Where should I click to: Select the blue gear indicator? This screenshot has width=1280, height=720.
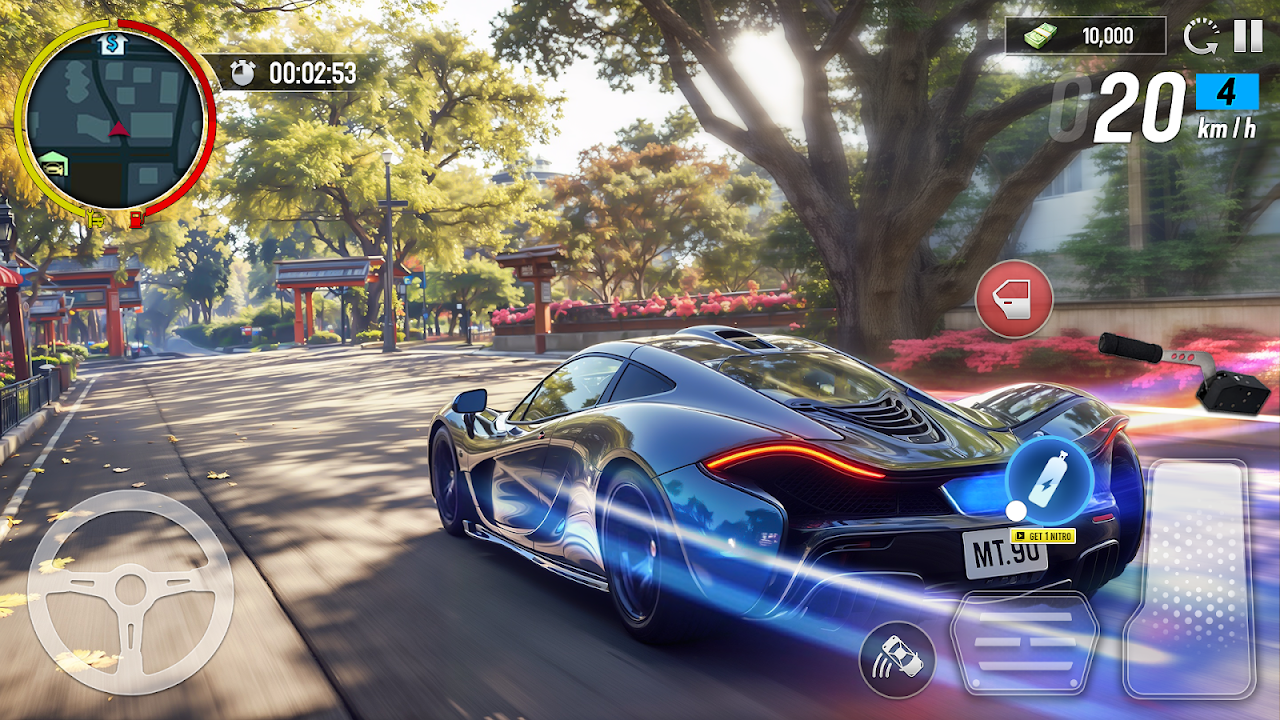point(1227,92)
